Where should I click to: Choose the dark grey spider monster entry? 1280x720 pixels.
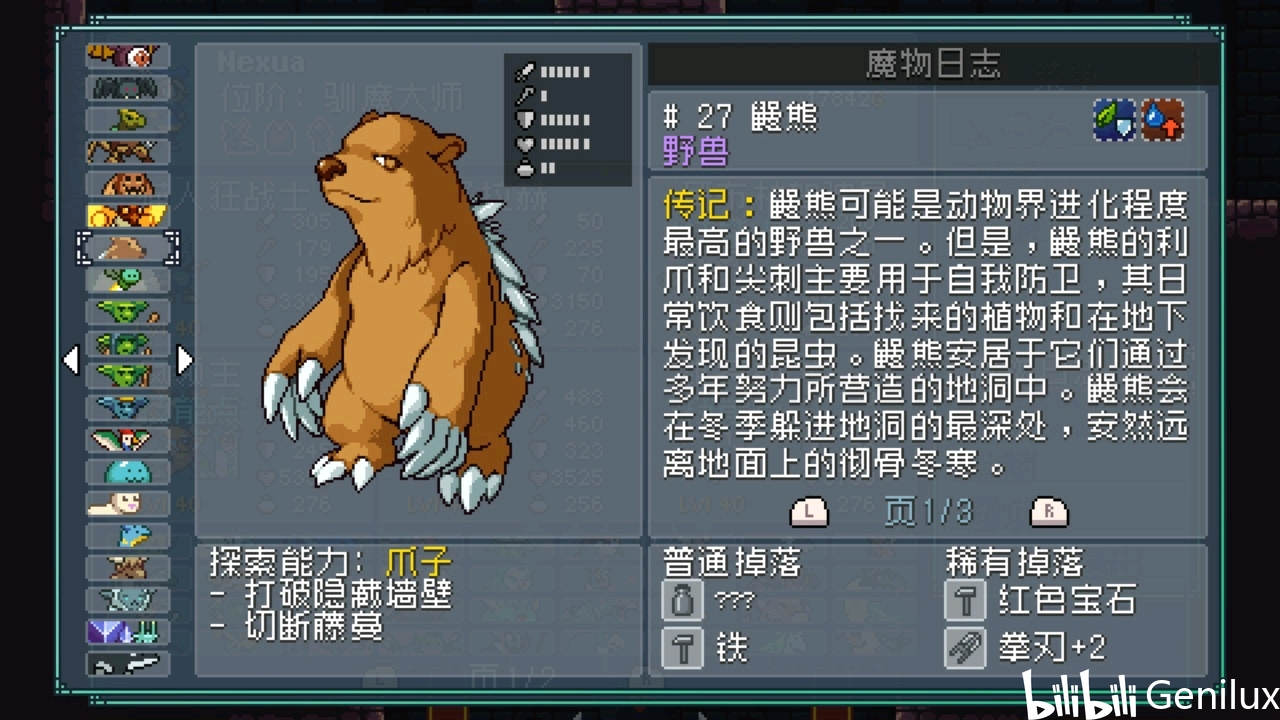pyautogui.click(x=128, y=89)
